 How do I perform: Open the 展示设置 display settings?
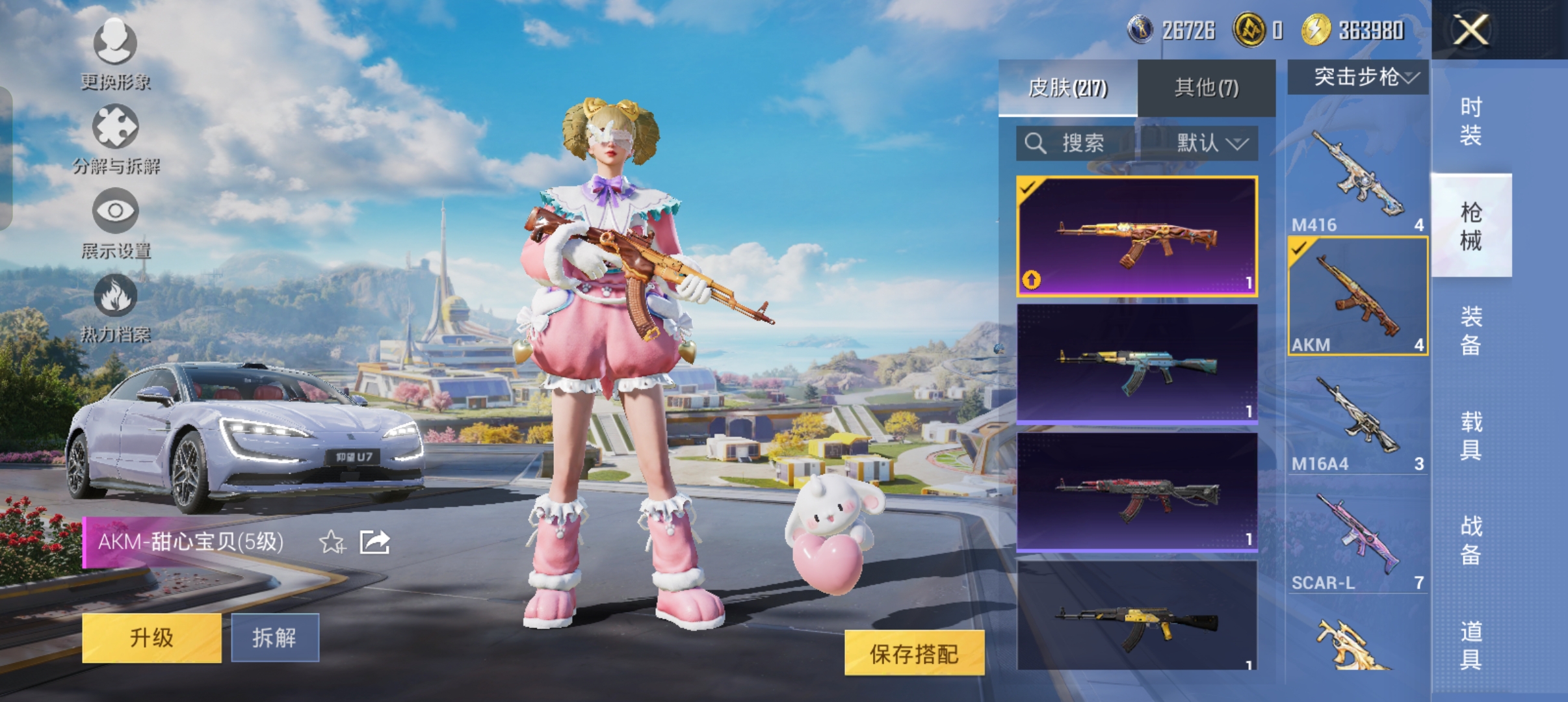click(116, 227)
